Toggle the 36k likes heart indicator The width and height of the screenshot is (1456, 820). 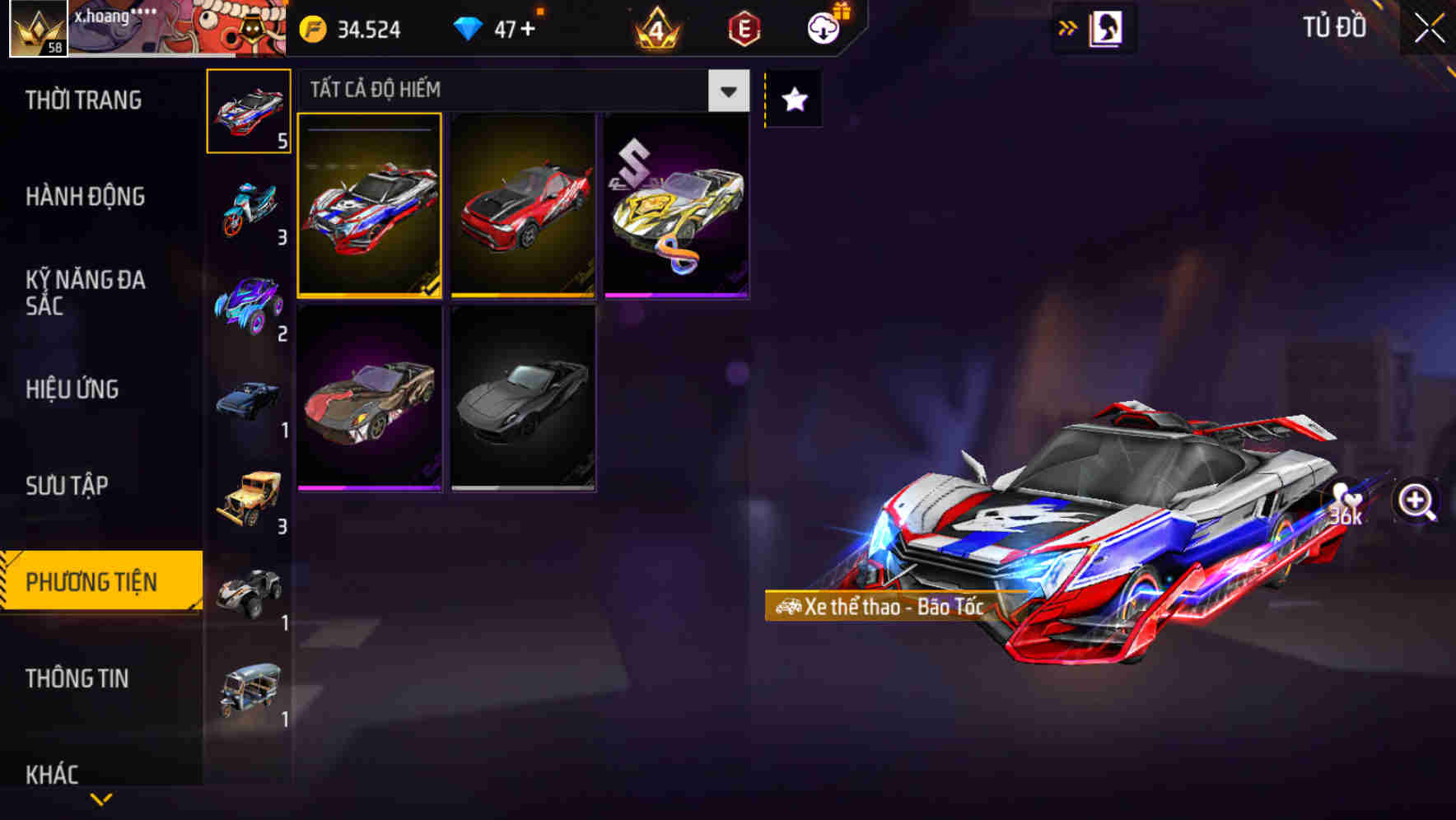[1345, 501]
